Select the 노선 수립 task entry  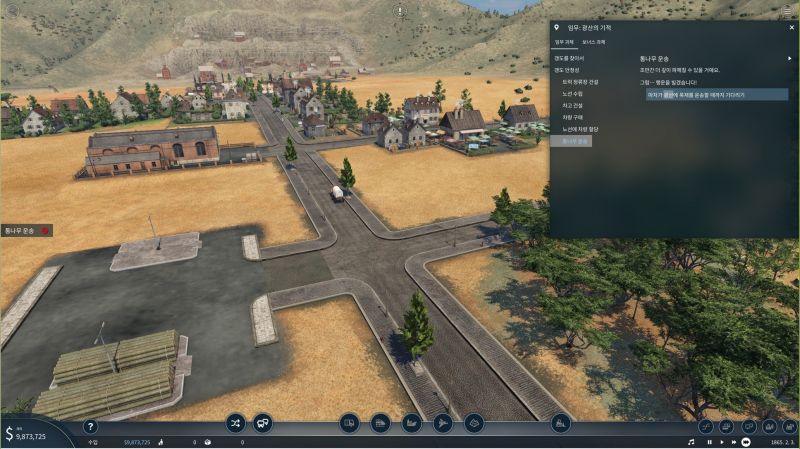pos(573,93)
